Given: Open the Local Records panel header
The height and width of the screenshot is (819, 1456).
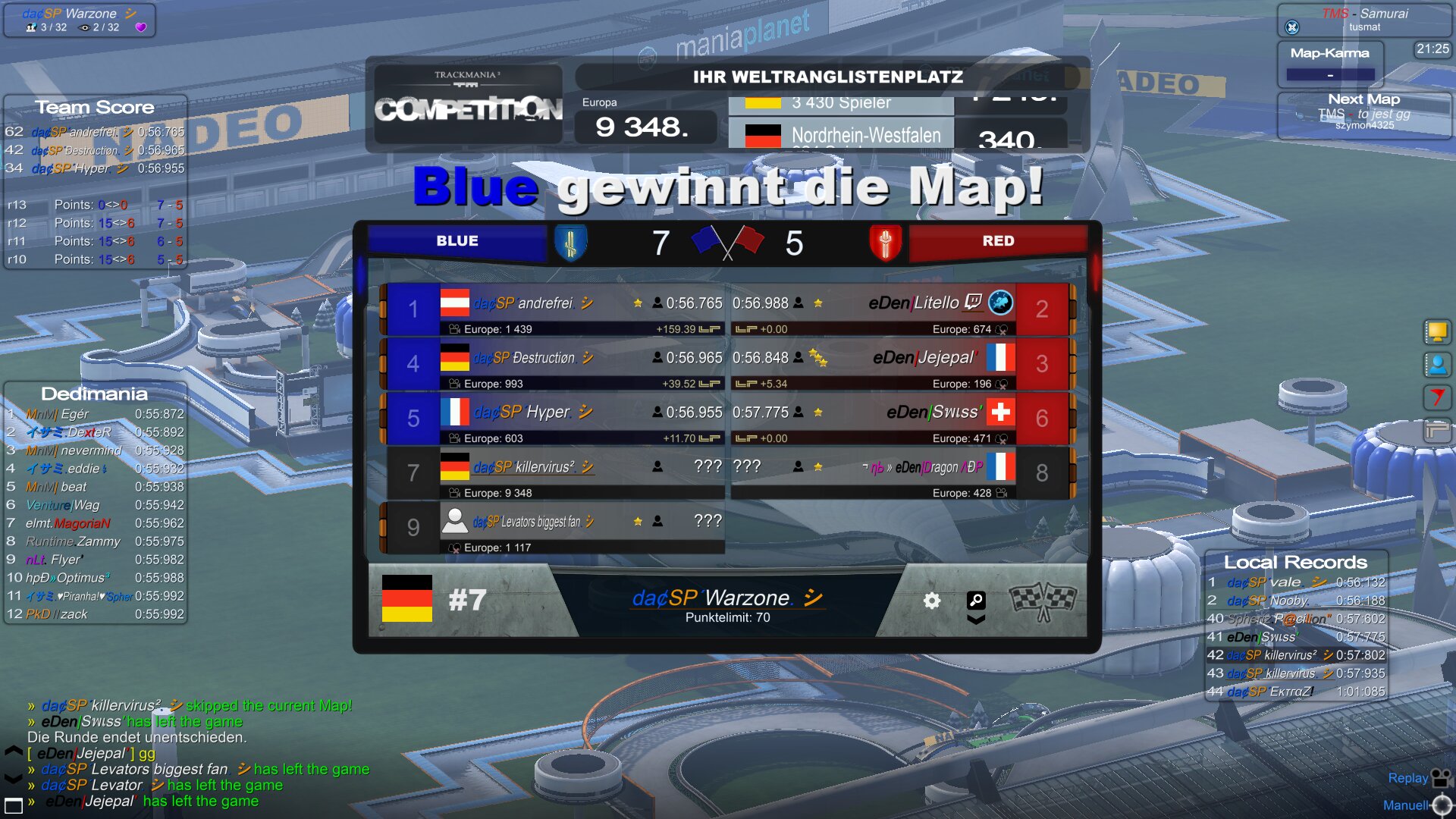Looking at the screenshot, I should click(x=1295, y=562).
